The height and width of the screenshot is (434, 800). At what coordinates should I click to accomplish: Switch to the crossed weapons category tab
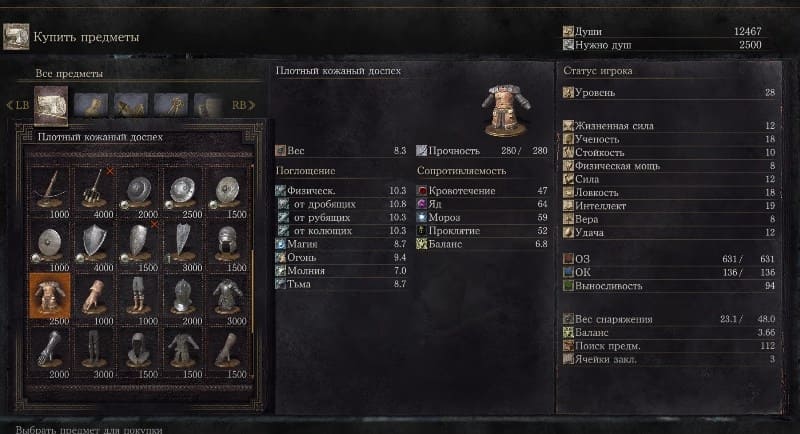(x=131, y=103)
